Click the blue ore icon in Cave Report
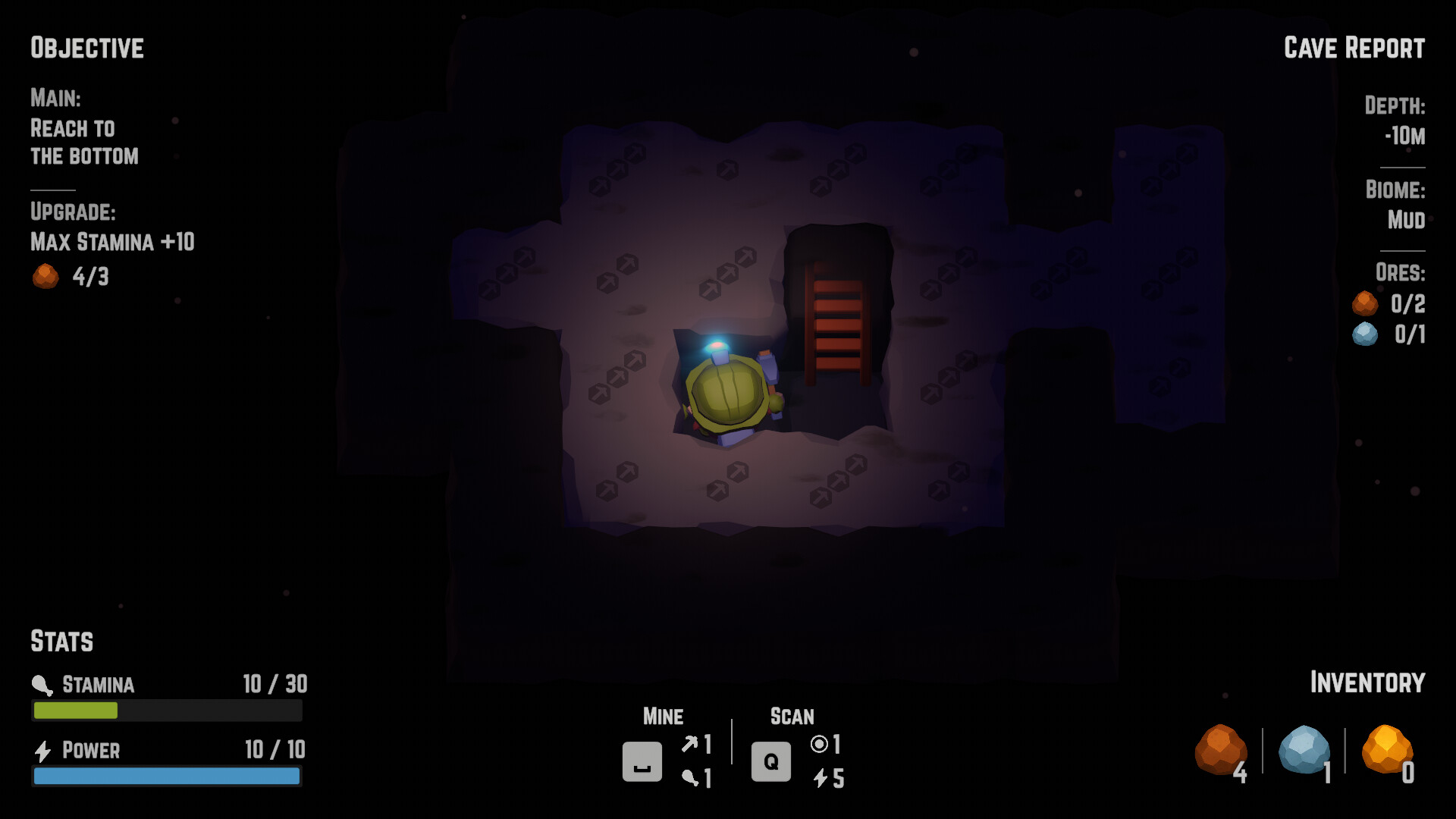The width and height of the screenshot is (1456, 819). (x=1363, y=334)
